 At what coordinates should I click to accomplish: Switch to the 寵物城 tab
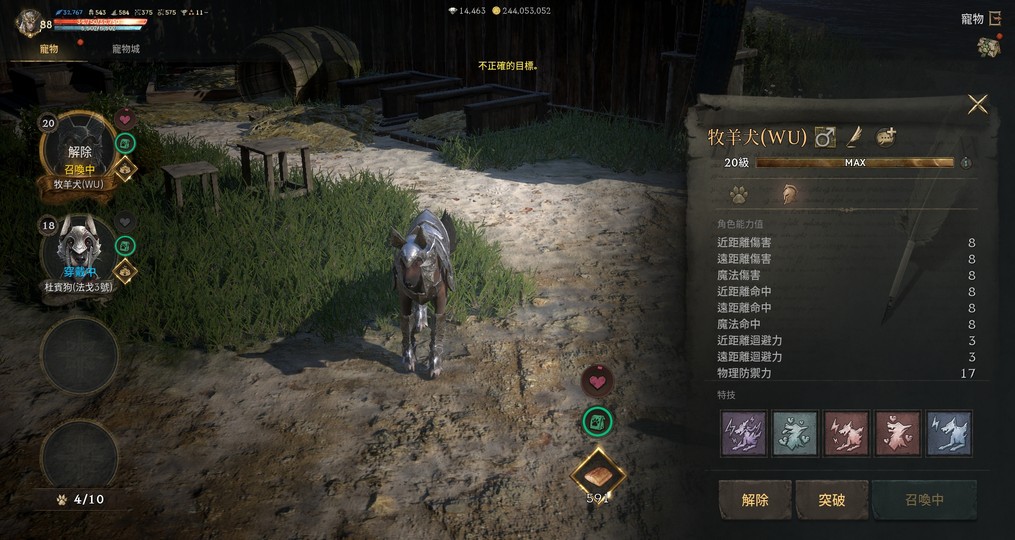126,48
